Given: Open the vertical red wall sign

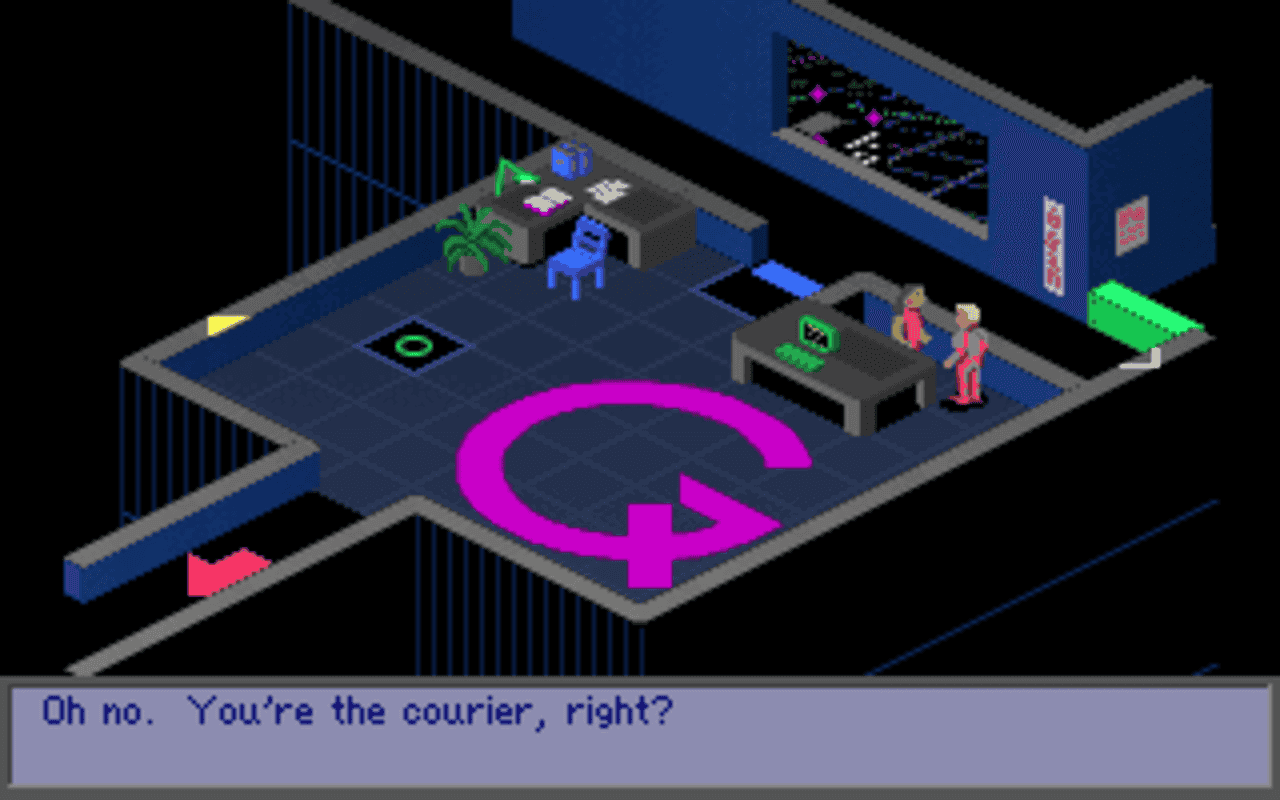Looking at the screenshot, I should [1052, 245].
